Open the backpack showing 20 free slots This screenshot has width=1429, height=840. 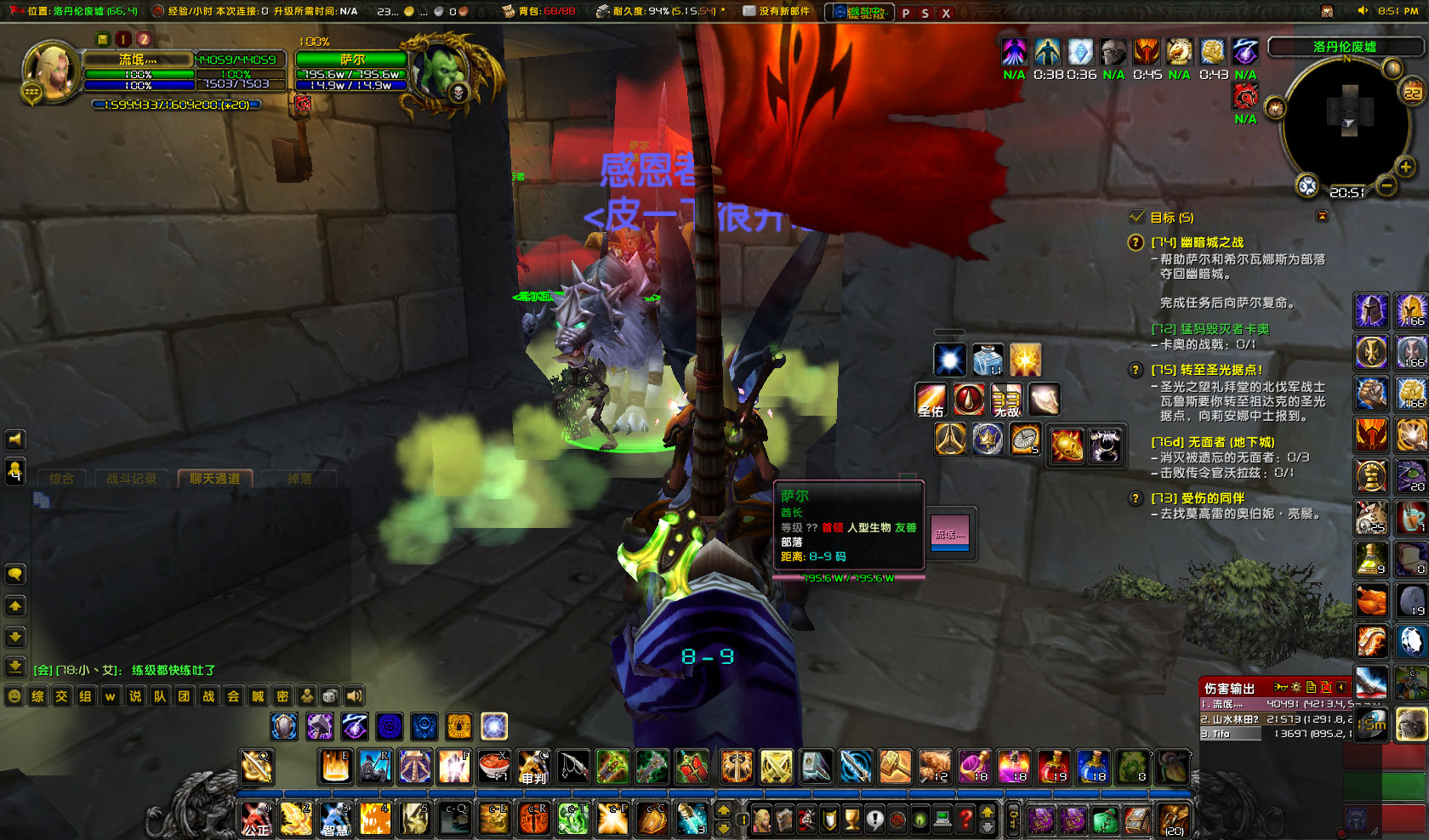tap(1174, 820)
